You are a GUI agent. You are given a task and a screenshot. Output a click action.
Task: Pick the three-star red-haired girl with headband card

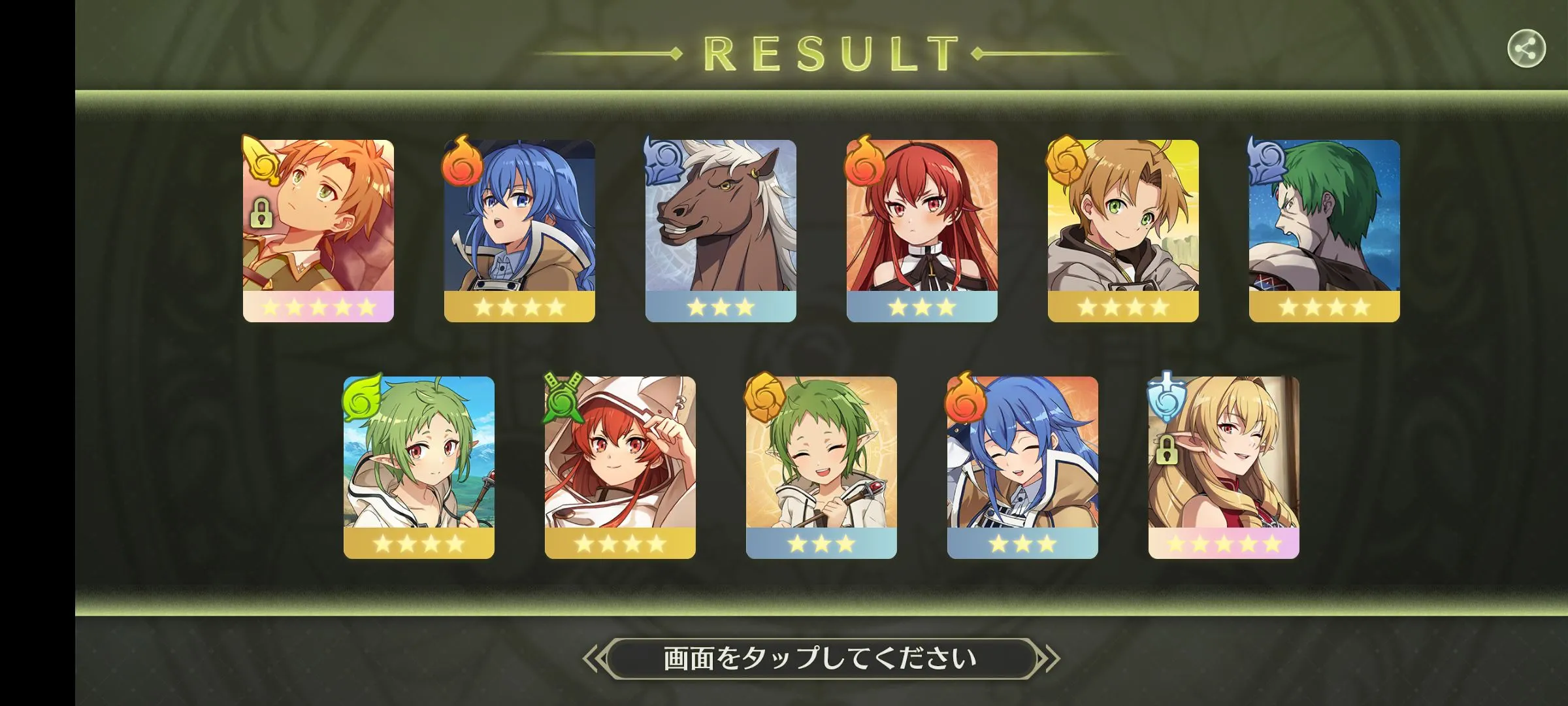click(x=922, y=230)
